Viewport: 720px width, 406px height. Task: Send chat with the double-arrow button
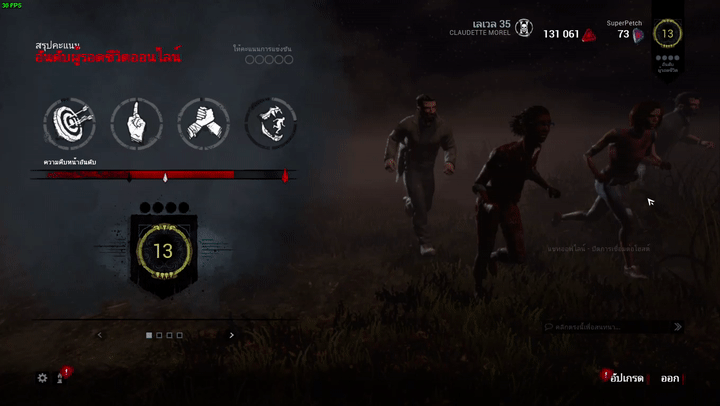tap(678, 326)
